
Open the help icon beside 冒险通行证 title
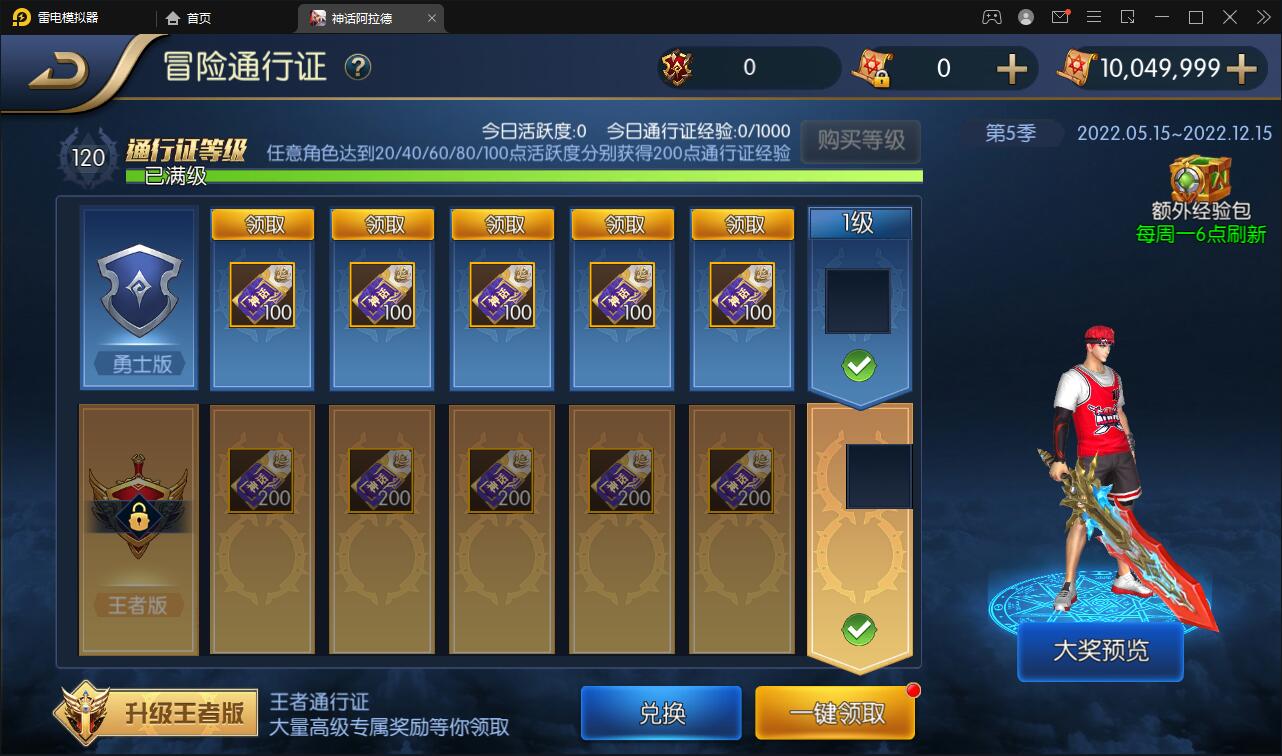pyautogui.click(x=357, y=67)
